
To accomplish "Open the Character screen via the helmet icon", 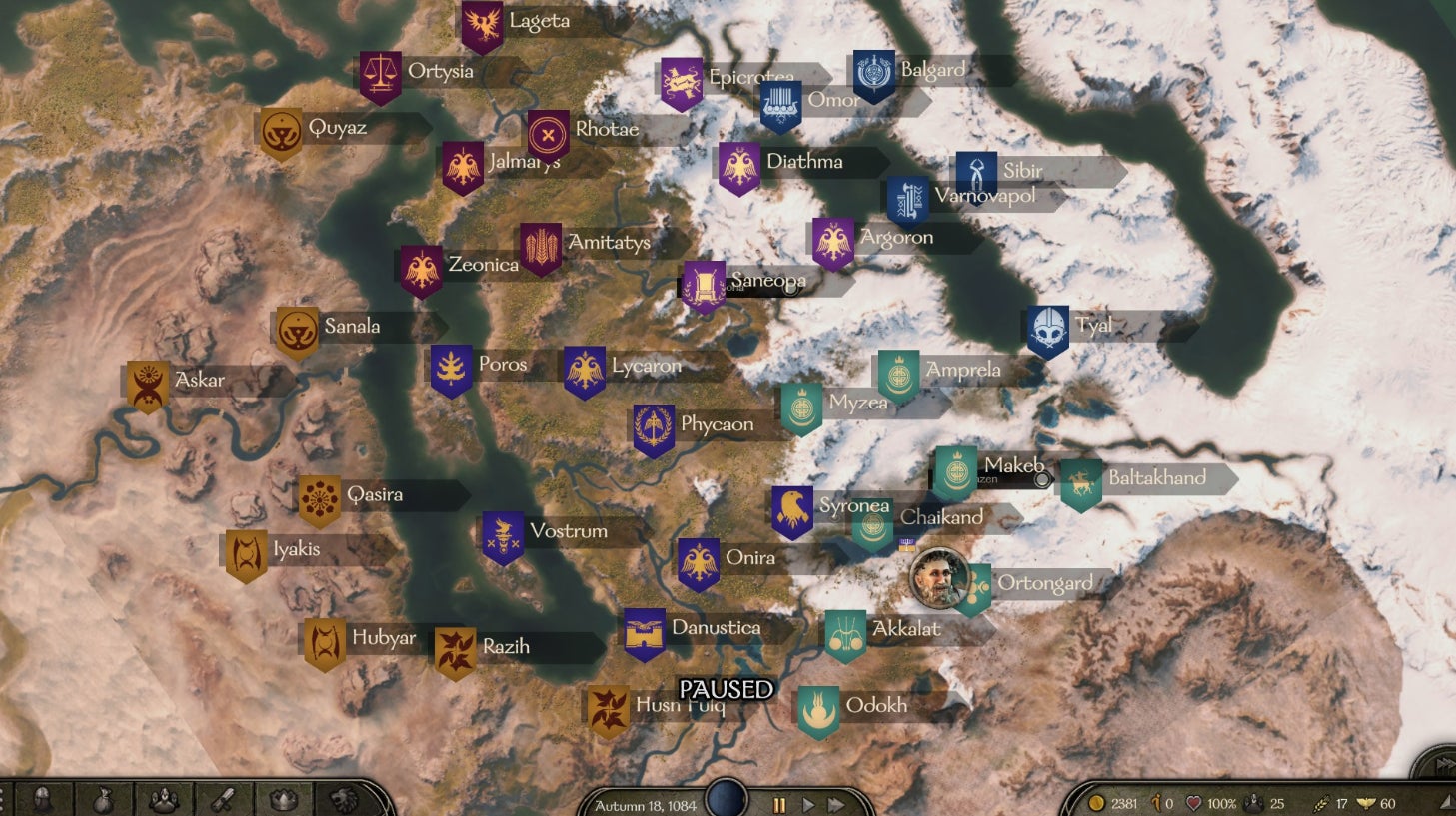I will 42,800.
